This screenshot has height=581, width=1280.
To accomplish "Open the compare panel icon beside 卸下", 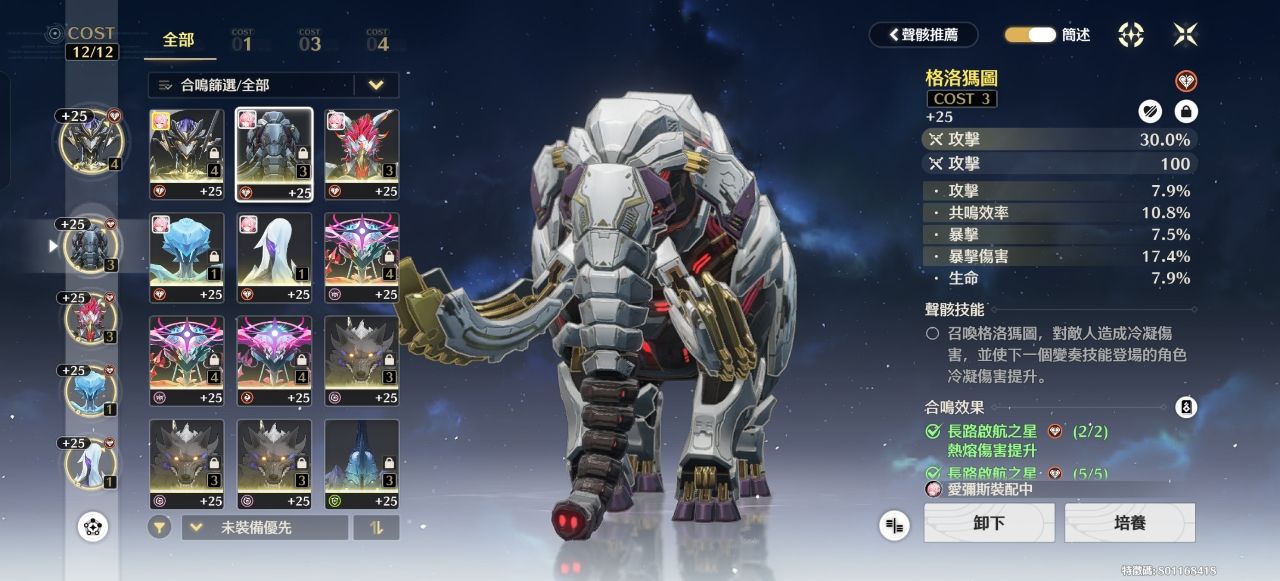I will [895, 524].
